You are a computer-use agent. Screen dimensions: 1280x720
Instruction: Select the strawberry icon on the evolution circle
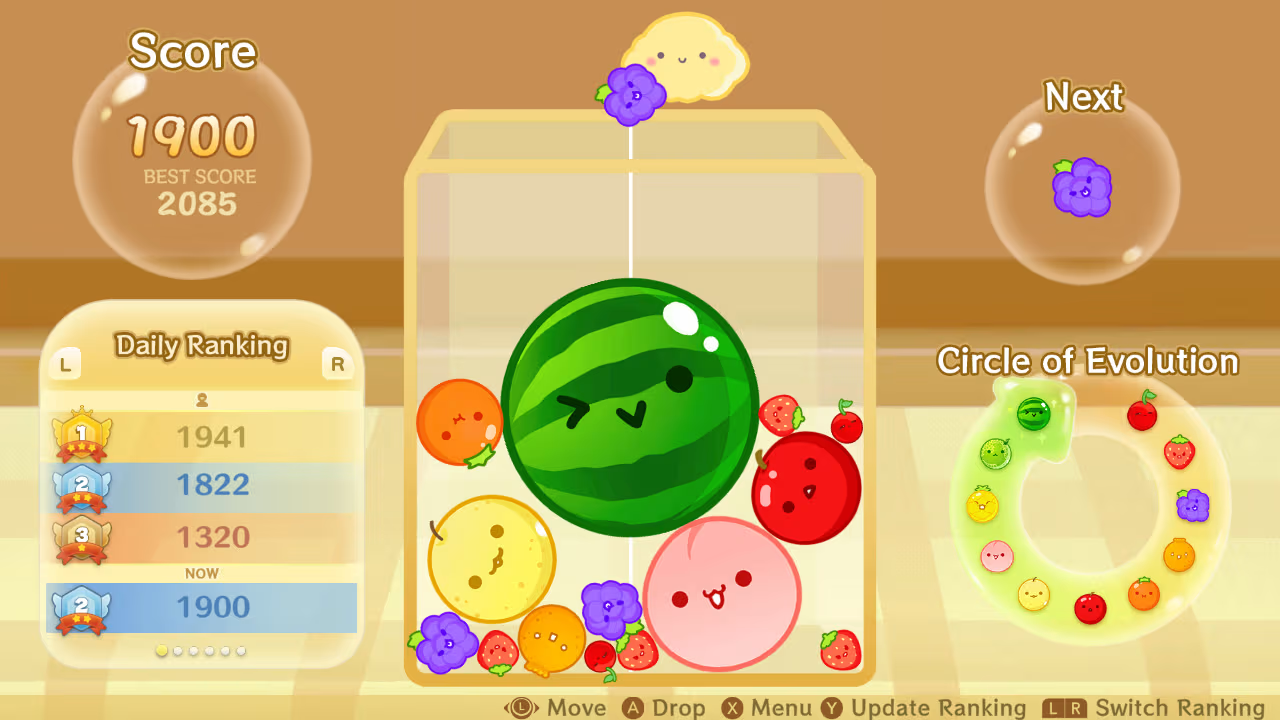(x=1181, y=452)
